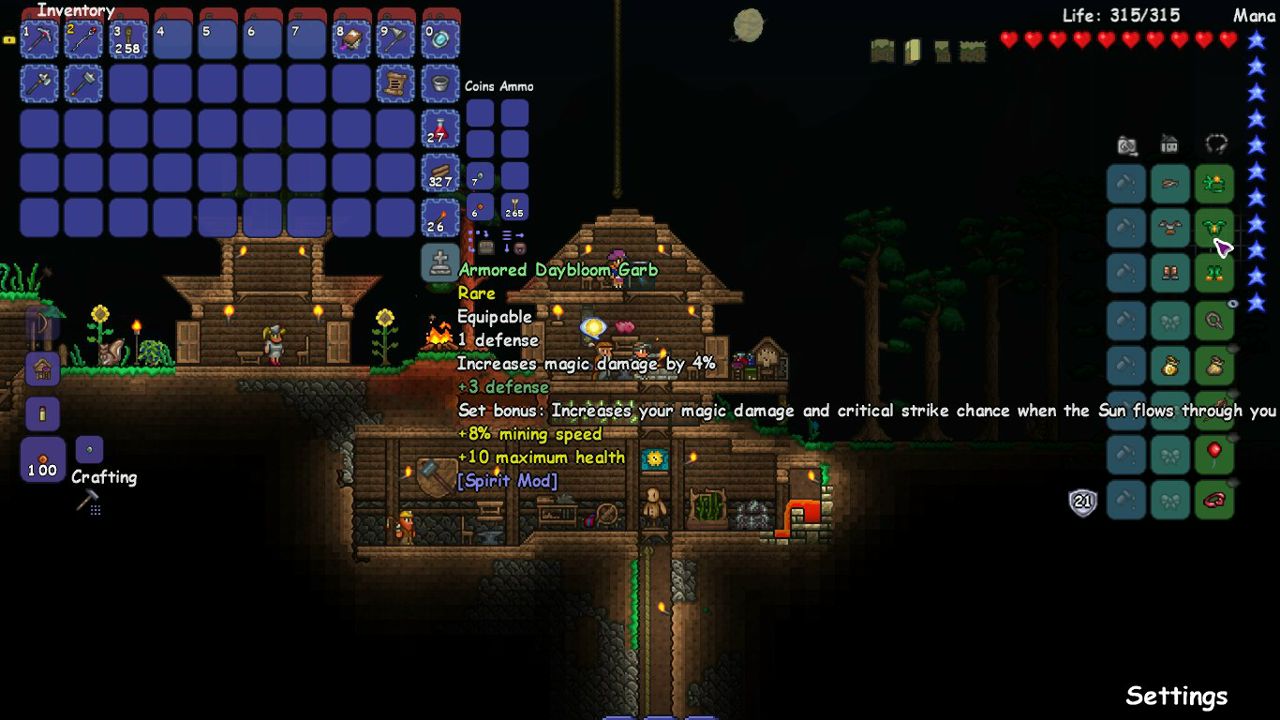Click the defense shield icon showing 21

(1083, 501)
